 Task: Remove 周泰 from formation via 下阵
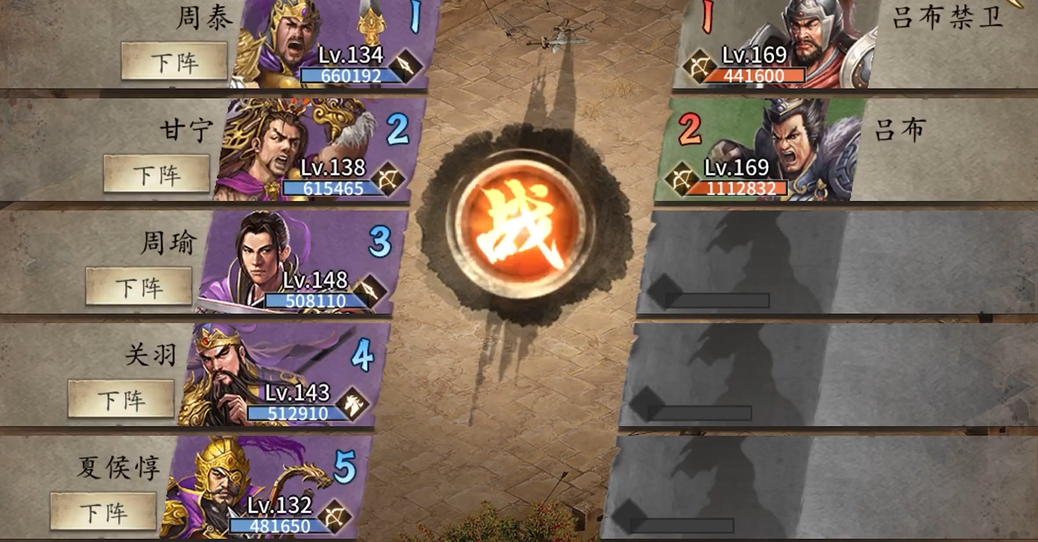coord(174,61)
